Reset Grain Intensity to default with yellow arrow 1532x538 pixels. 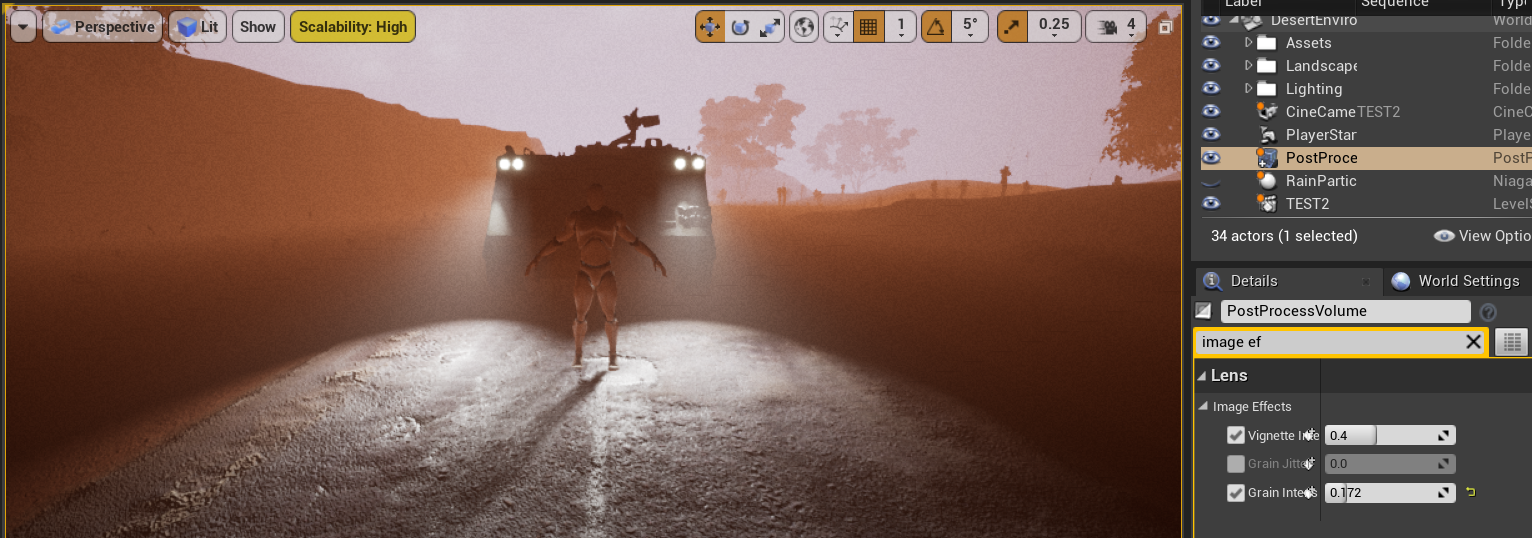point(1471,492)
